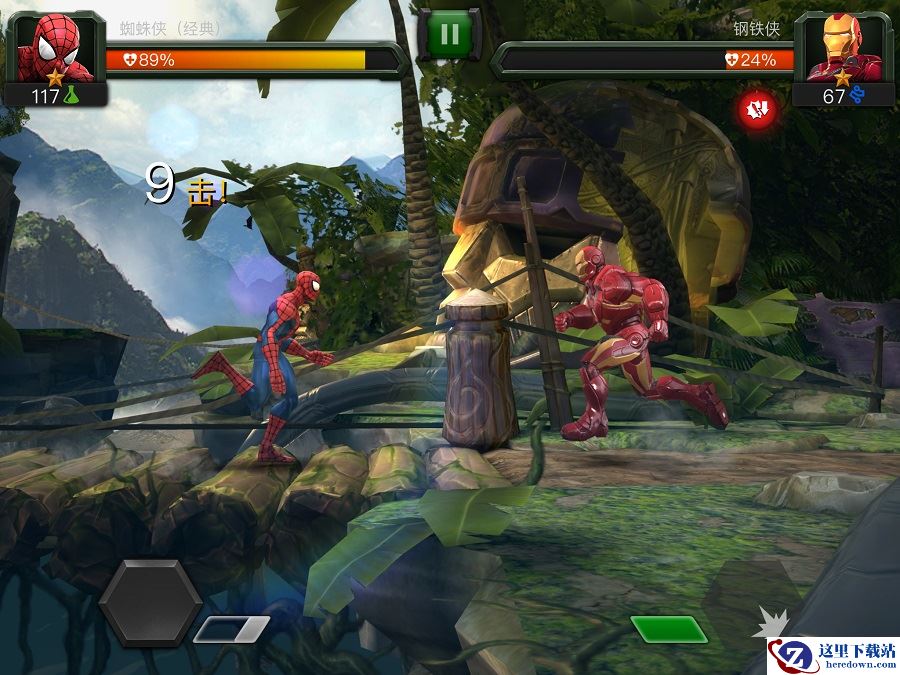Image resolution: width=900 pixels, height=675 pixels.
Task: Click the red debuff icon under Iron Man's health bar
Action: (x=756, y=107)
